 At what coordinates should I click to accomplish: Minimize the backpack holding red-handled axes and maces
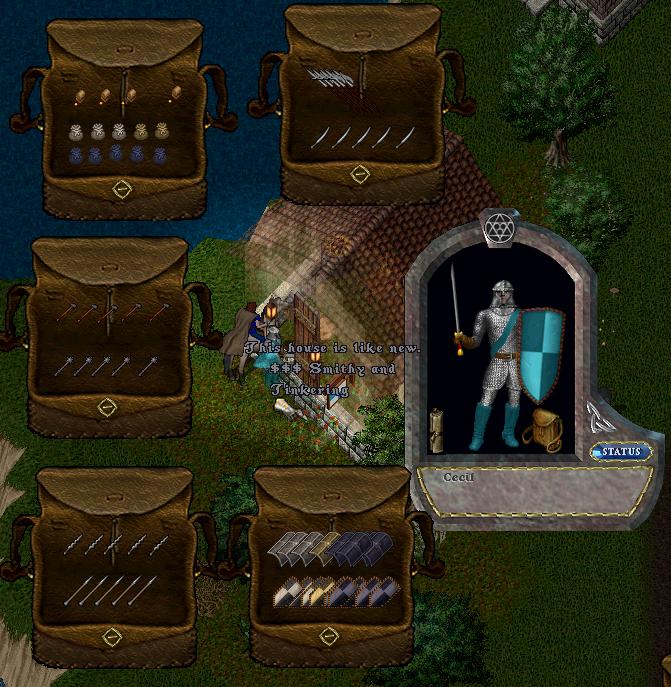(x=107, y=406)
